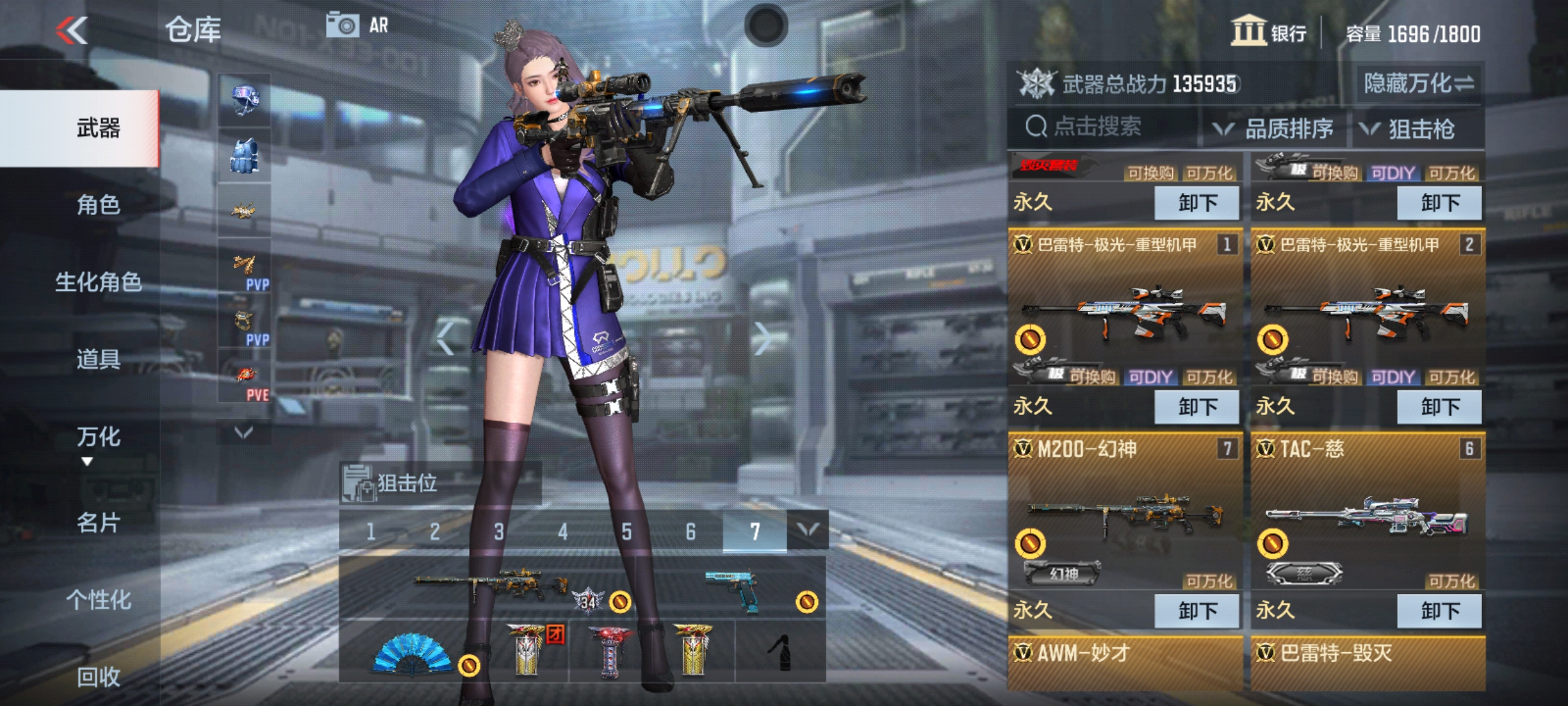Open the 个性化 personalization tab
1568x706 pixels.
coord(98,600)
